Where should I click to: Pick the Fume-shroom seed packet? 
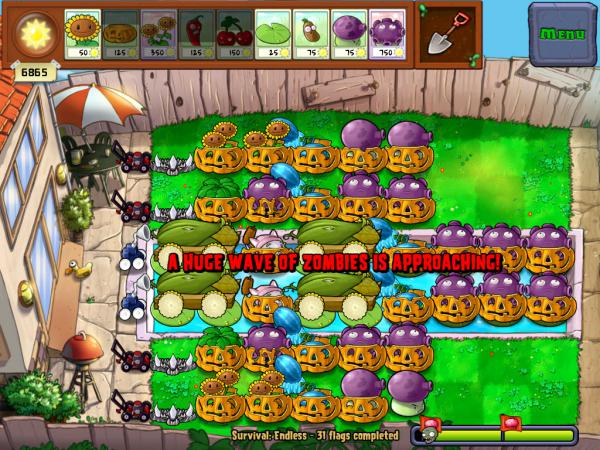[x=349, y=35]
